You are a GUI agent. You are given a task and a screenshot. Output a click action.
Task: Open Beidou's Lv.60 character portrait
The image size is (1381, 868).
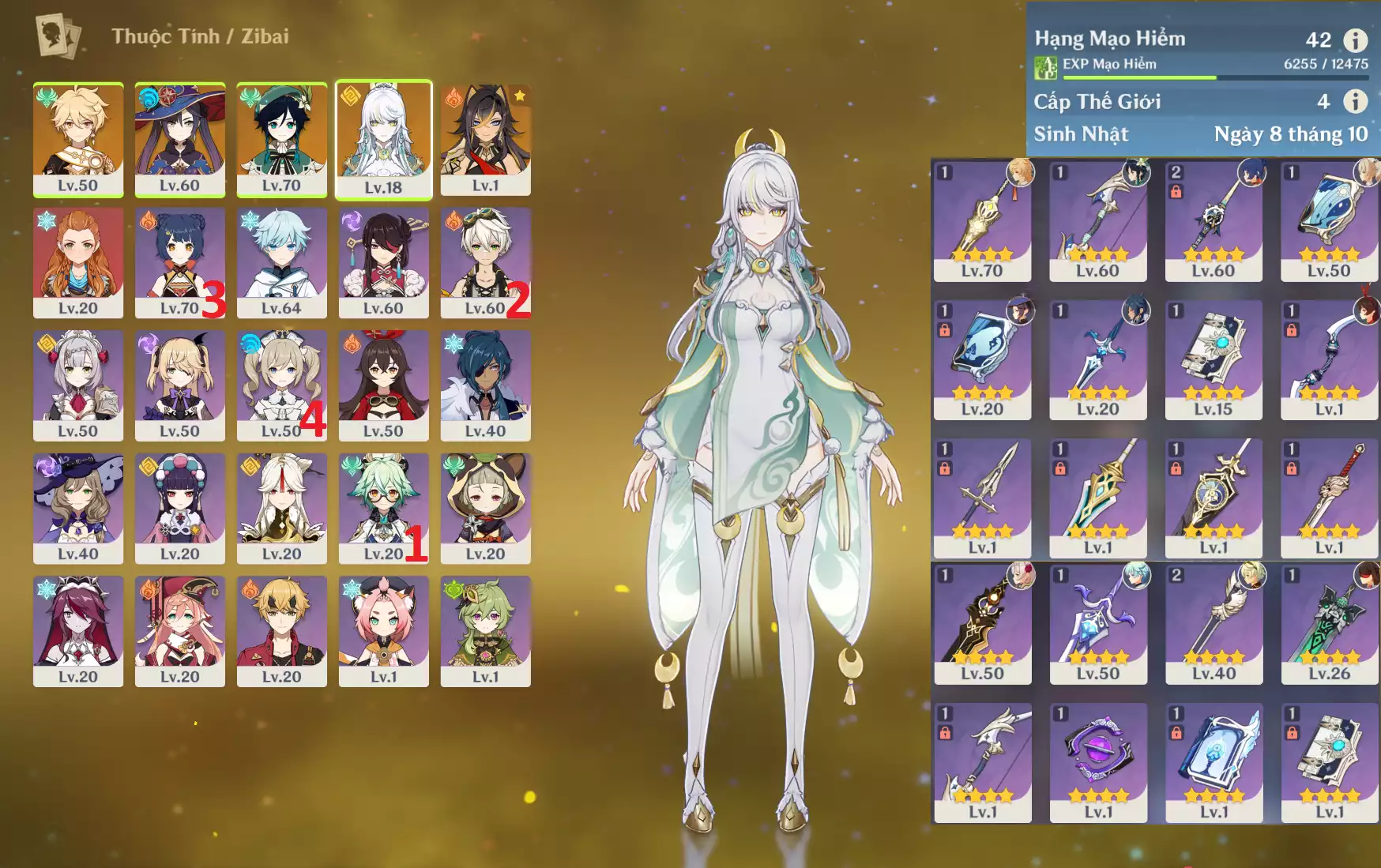point(384,262)
